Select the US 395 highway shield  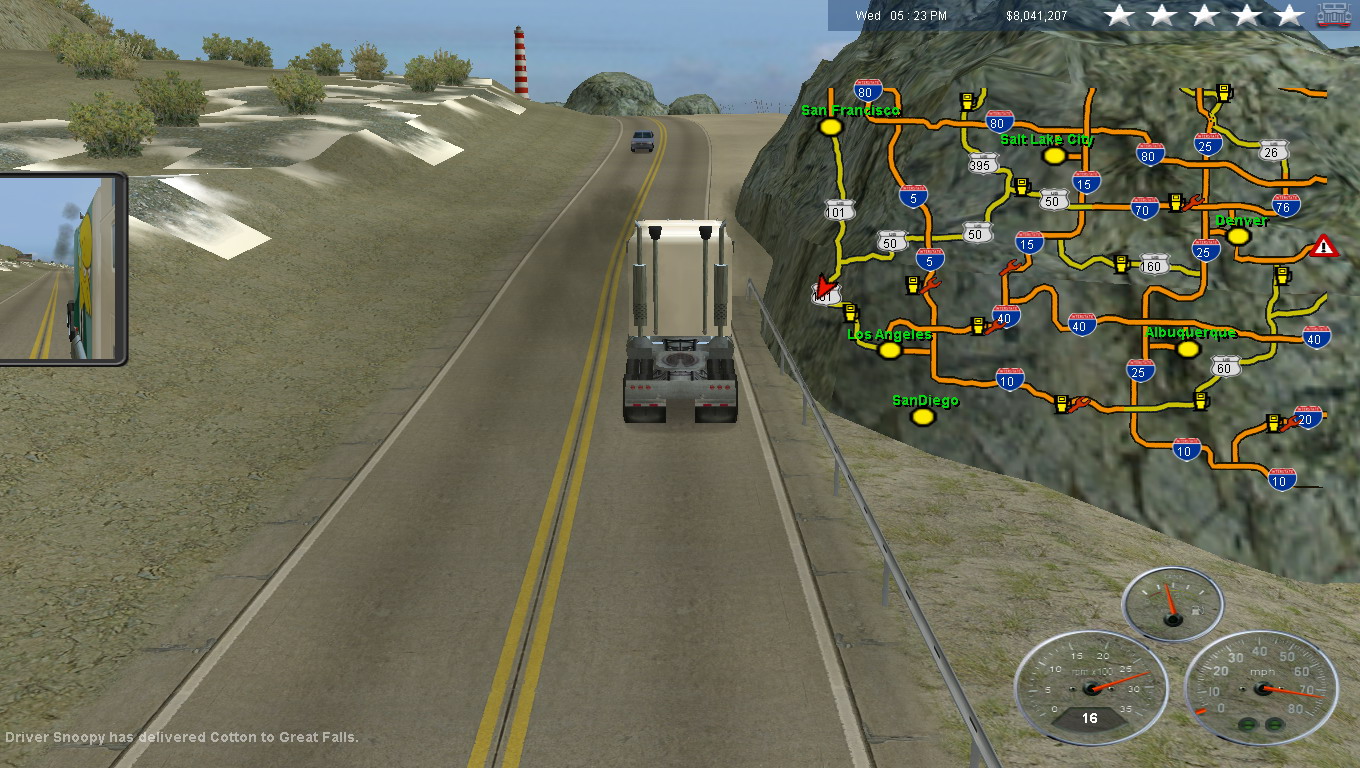pyautogui.click(x=984, y=165)
